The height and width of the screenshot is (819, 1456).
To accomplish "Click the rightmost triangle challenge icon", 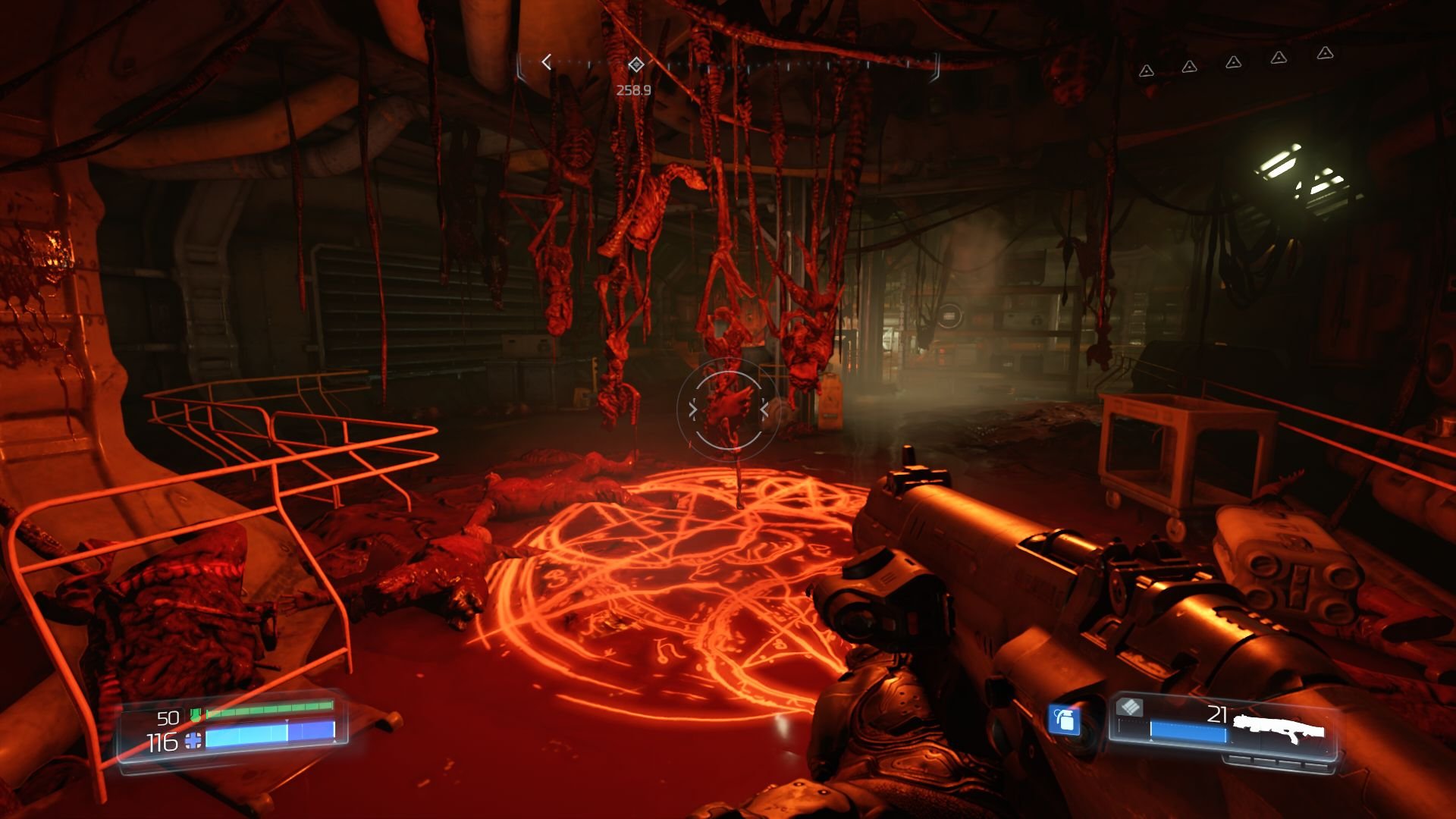I will pyautogui.click(x=1324, y=55).
